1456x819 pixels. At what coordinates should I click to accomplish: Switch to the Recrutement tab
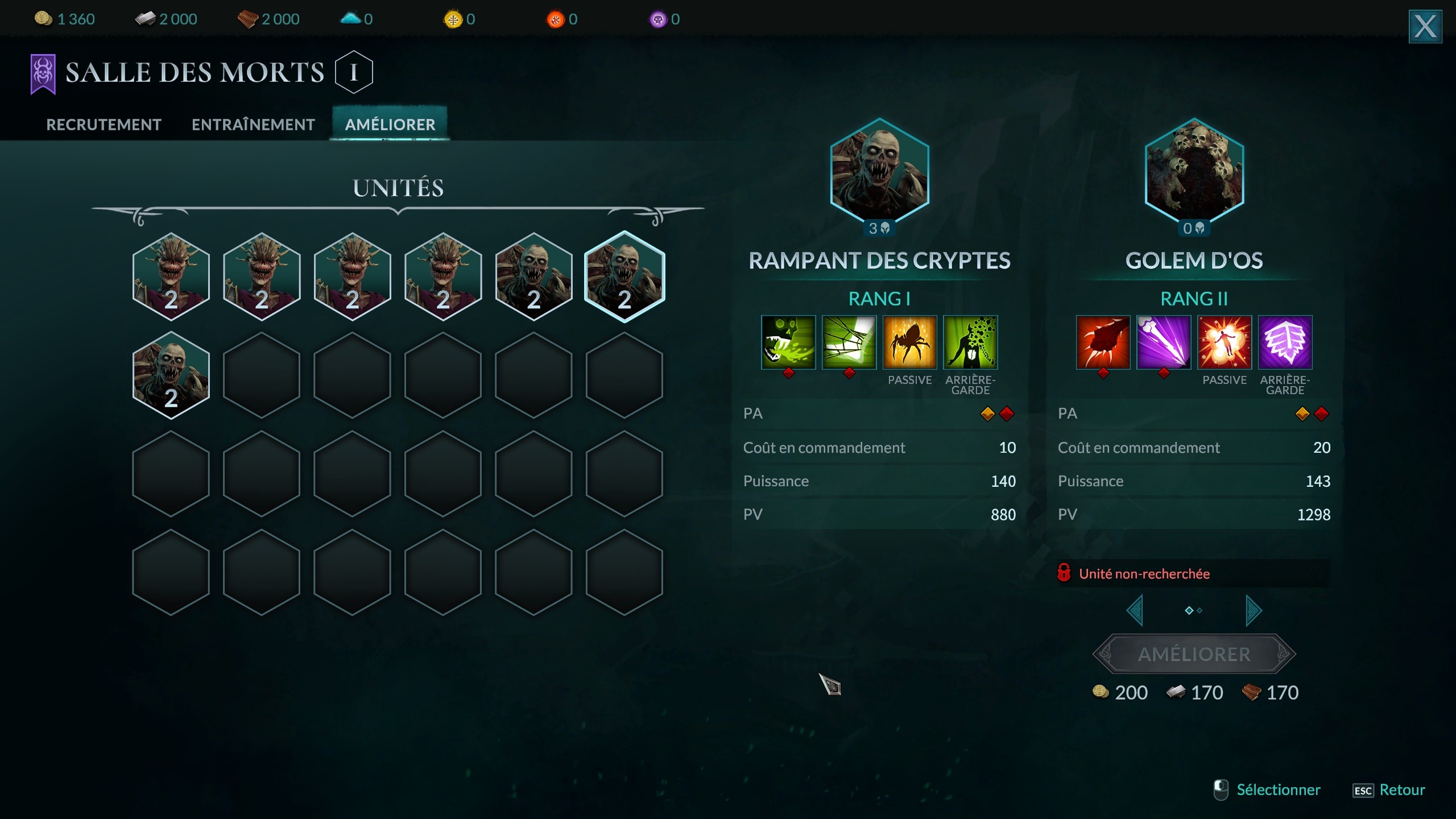pyautogui.click(x=104, y=125)
